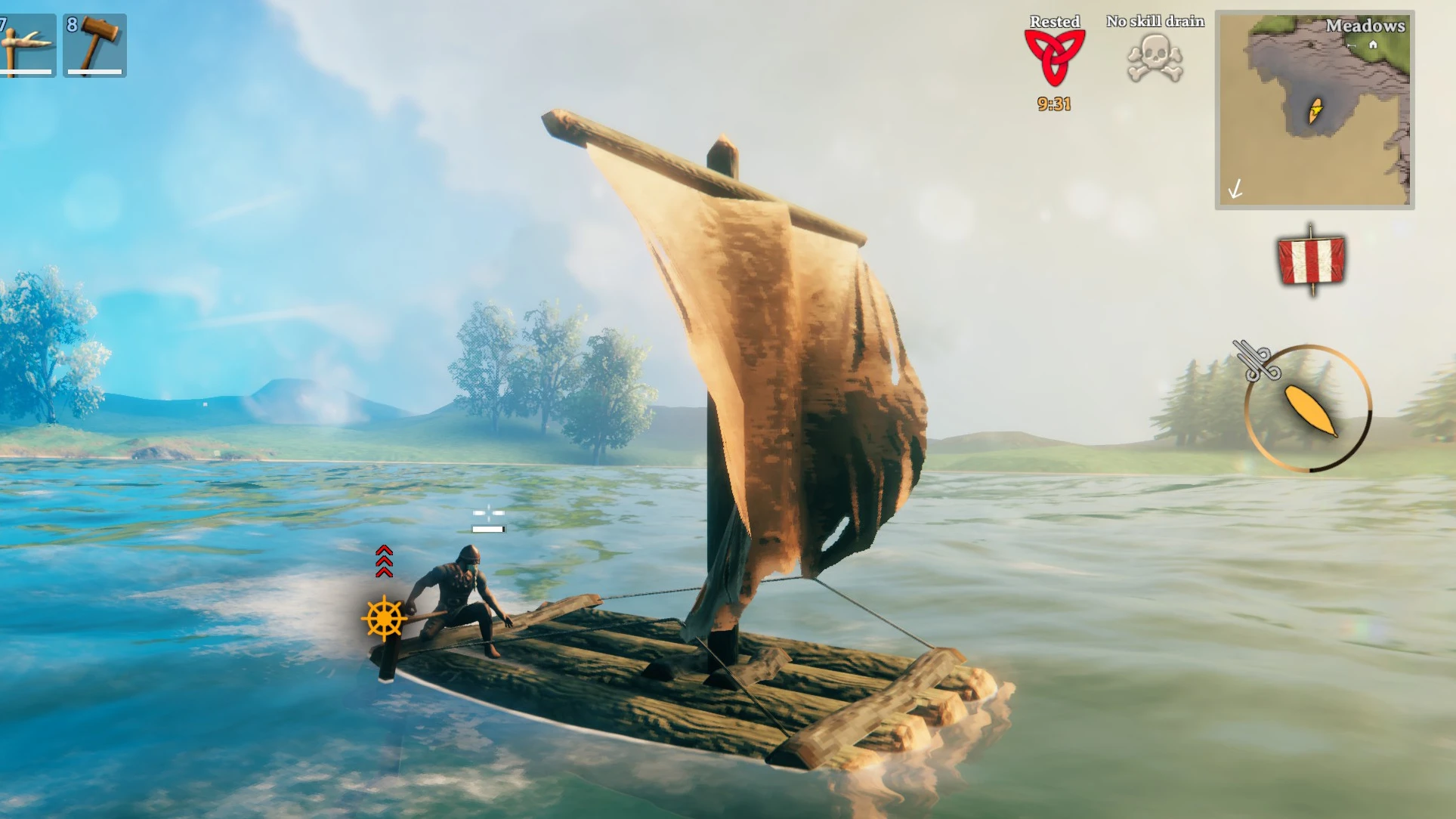Click the wind gust swirl icon
The height and width of the screenshot is (819, 1456).
pyautogui.click(x=1257, y=360)
